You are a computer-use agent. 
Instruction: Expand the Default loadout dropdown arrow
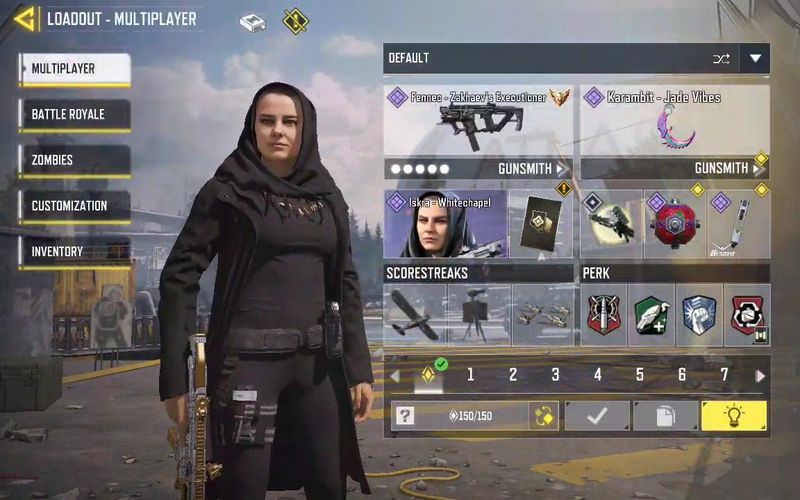755,58
